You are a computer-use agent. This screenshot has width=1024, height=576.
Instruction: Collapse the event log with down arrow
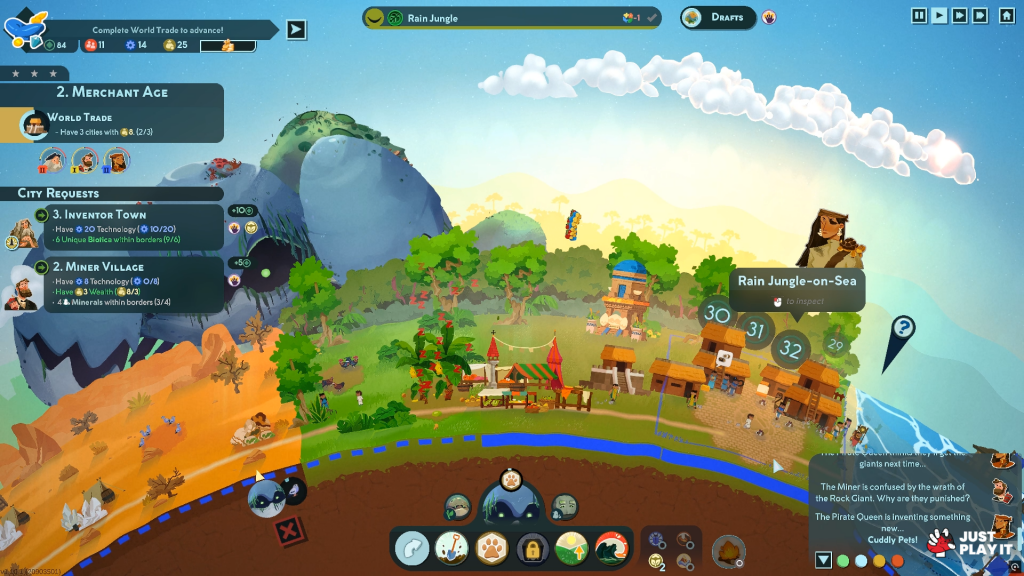tap(823, 560)
